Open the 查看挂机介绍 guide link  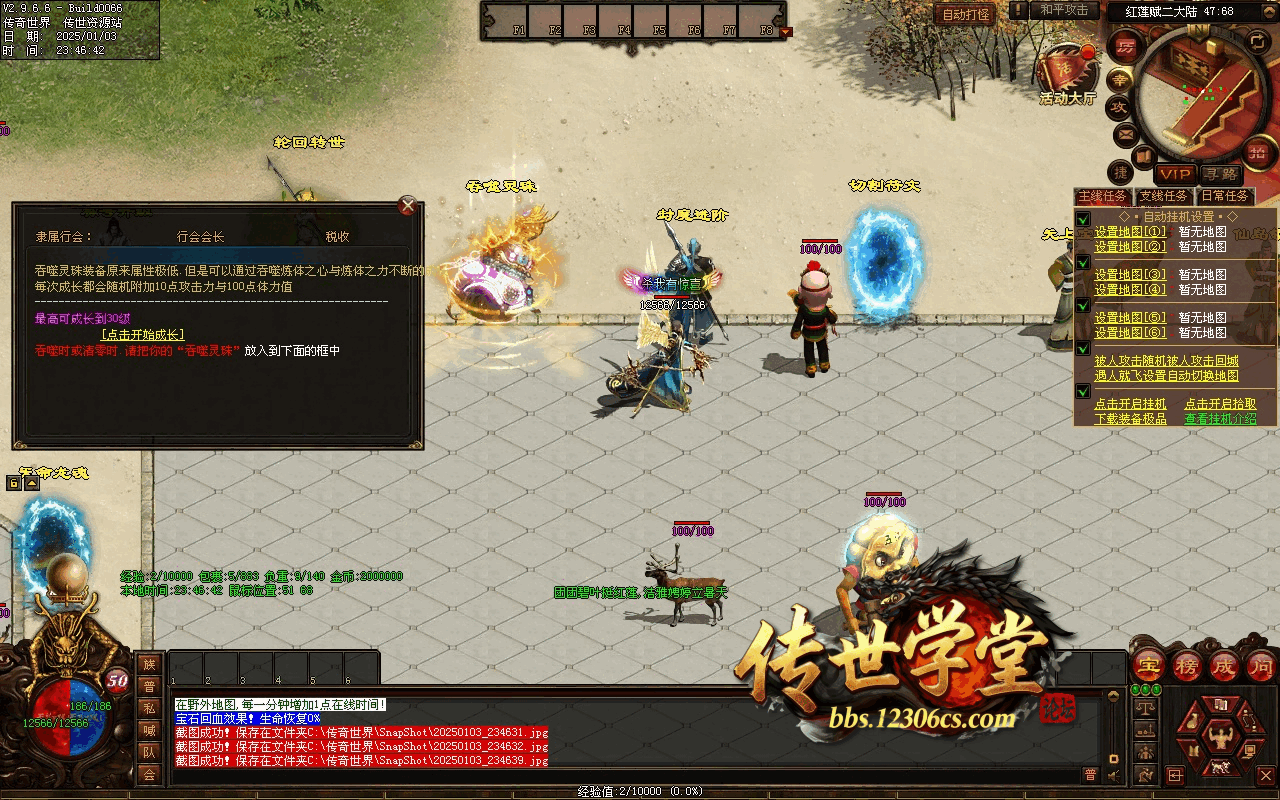[1220, 419]
